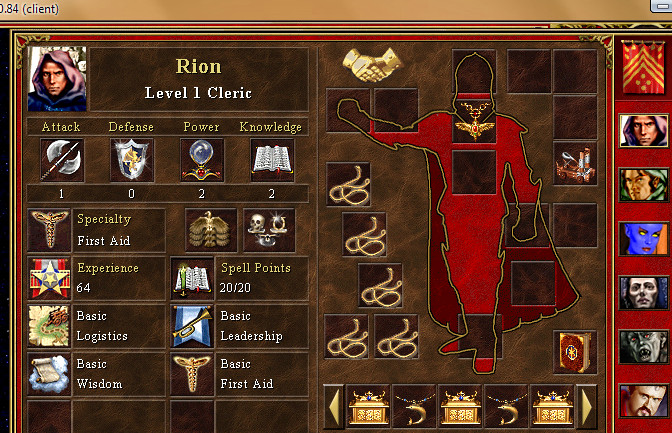Click the Knowledge open book icon
The height and width of the screenshot is (433, 672).
point(271,160)
